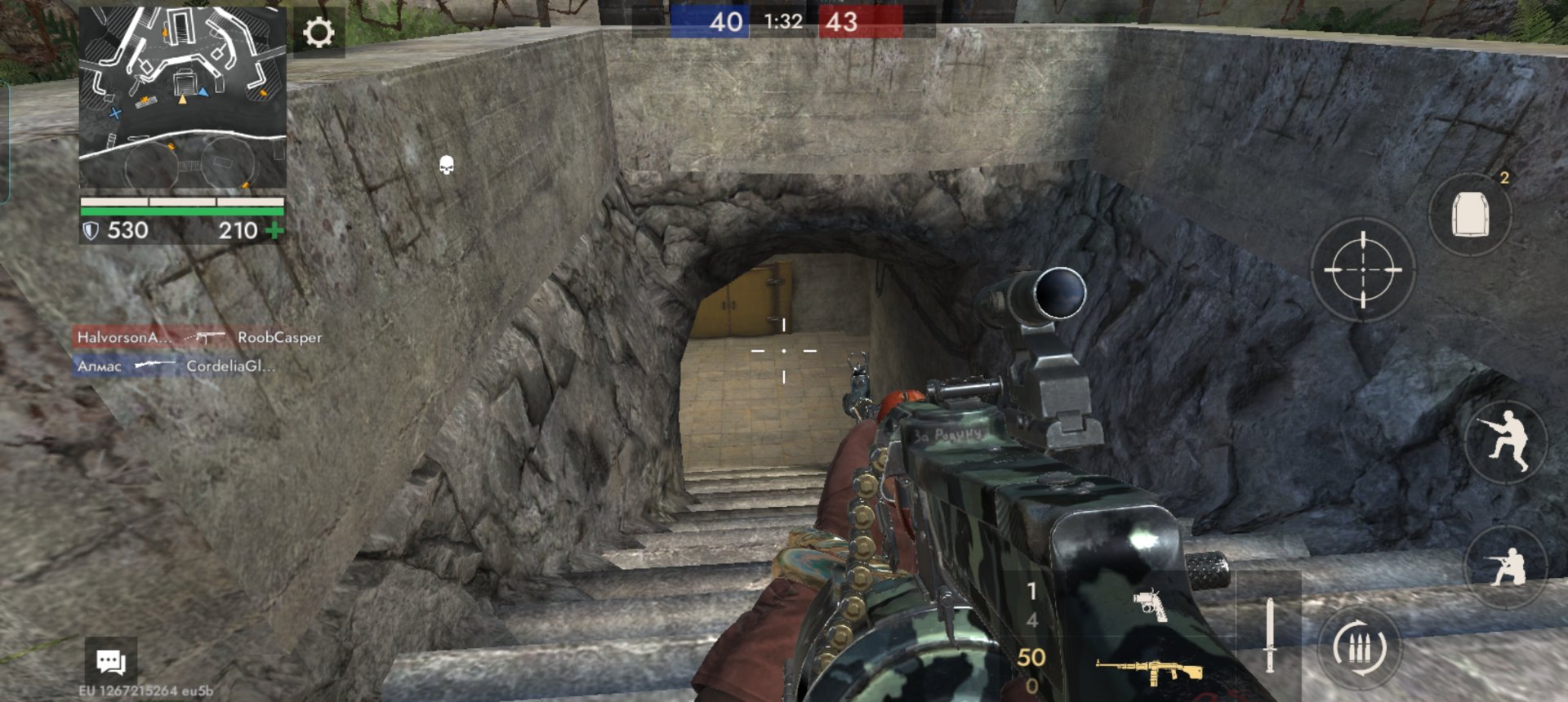Use the armor plate item

[x=1470, y=215]
